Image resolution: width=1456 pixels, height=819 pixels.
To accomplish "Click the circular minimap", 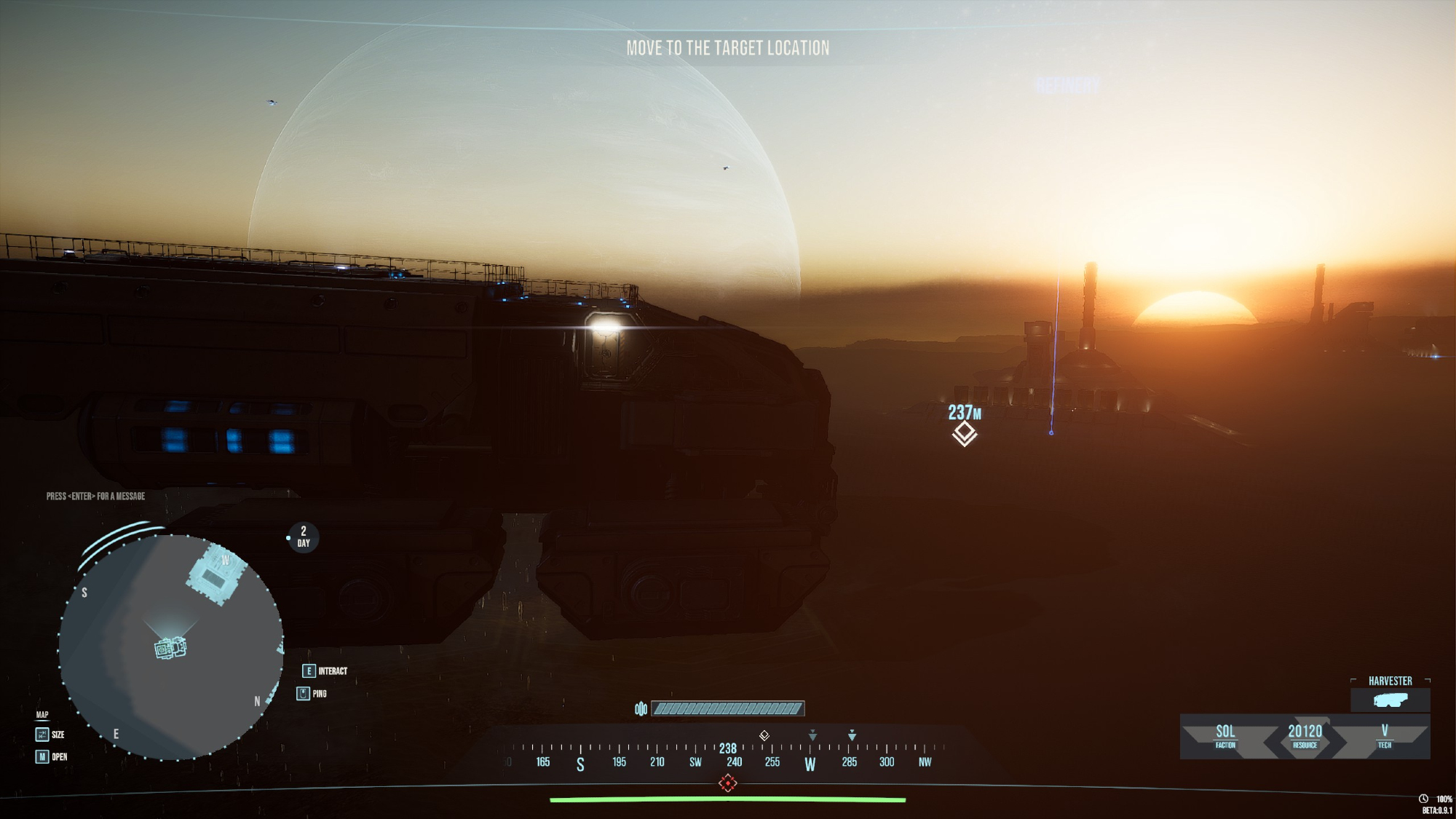I will (x=170, y=647).
